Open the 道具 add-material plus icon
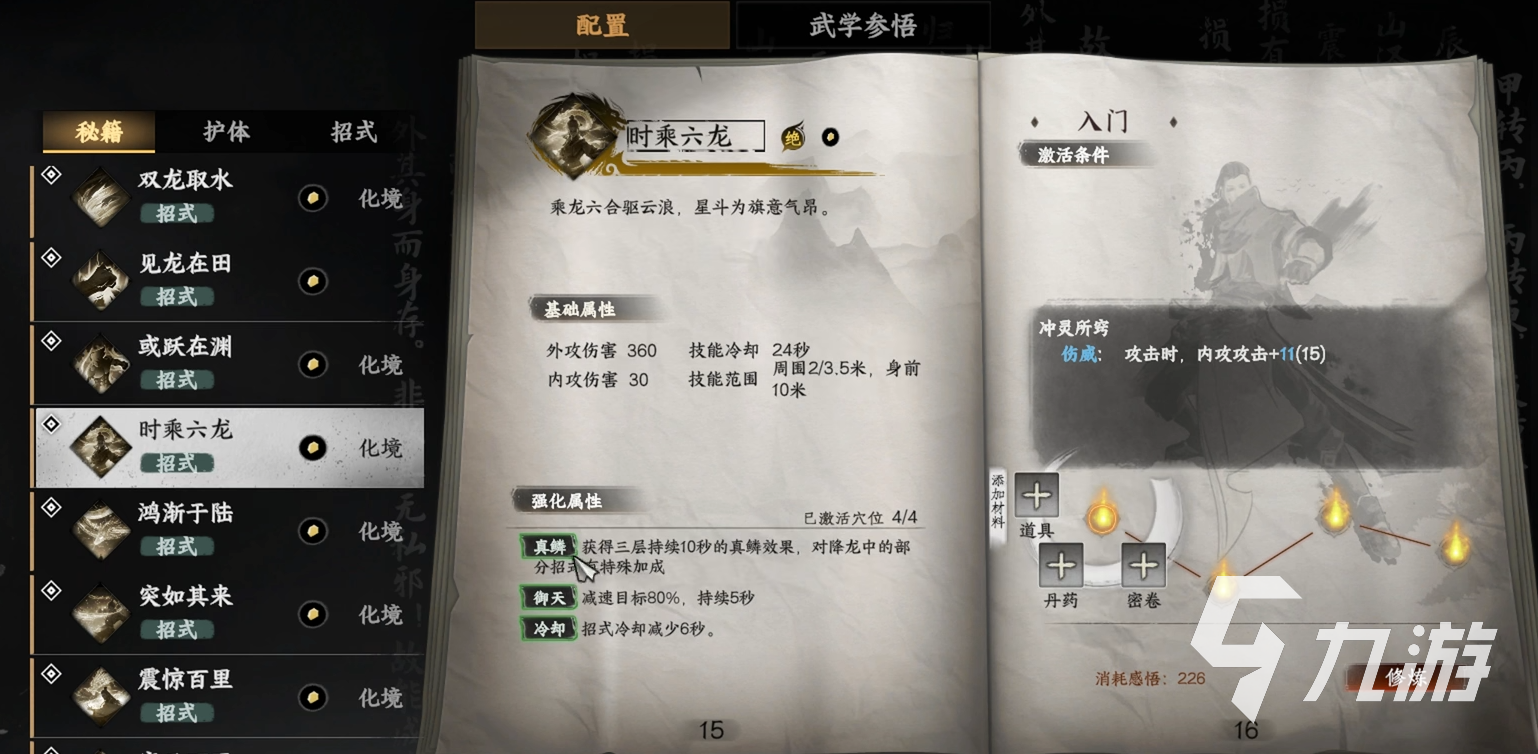 tap(1036, 495)
